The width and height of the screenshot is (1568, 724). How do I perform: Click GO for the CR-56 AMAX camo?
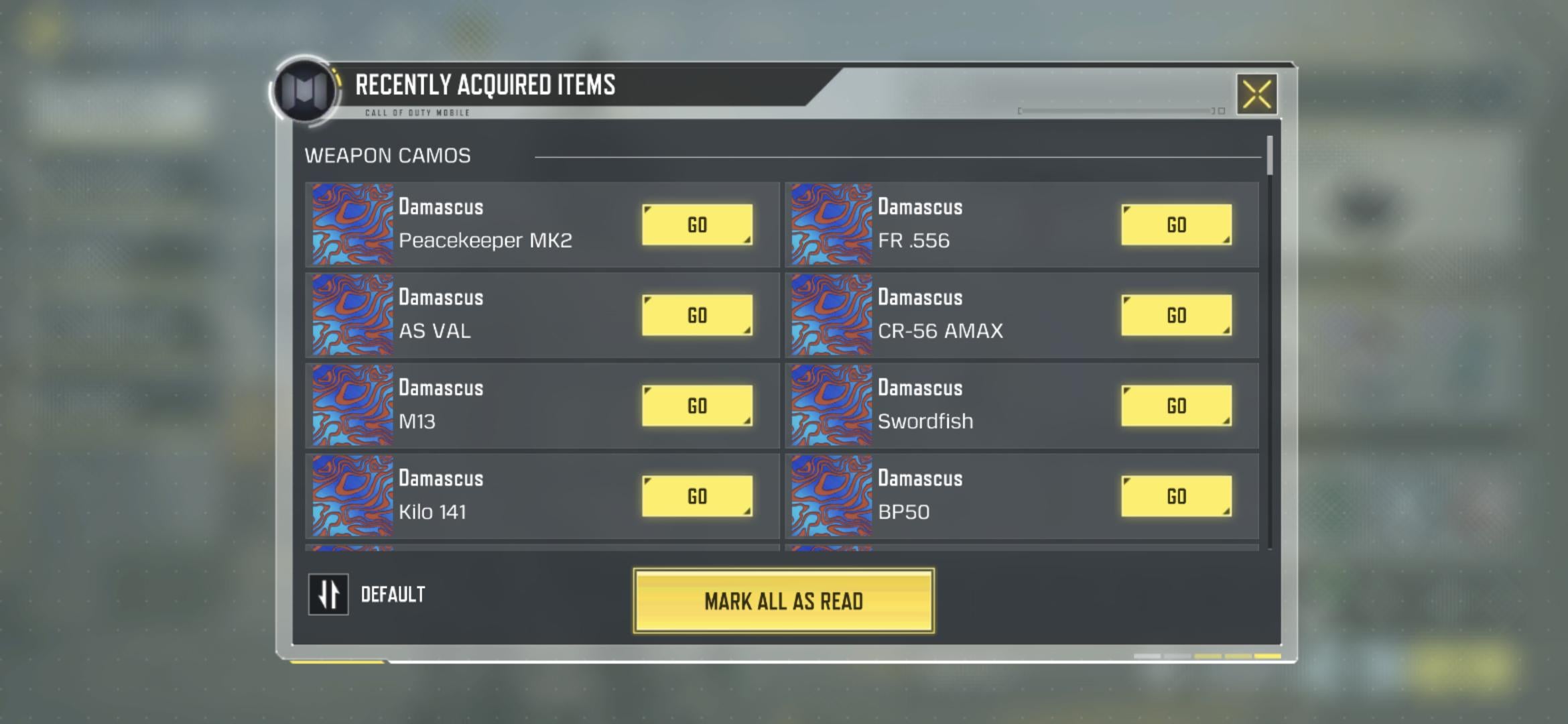coord(1176,315)
